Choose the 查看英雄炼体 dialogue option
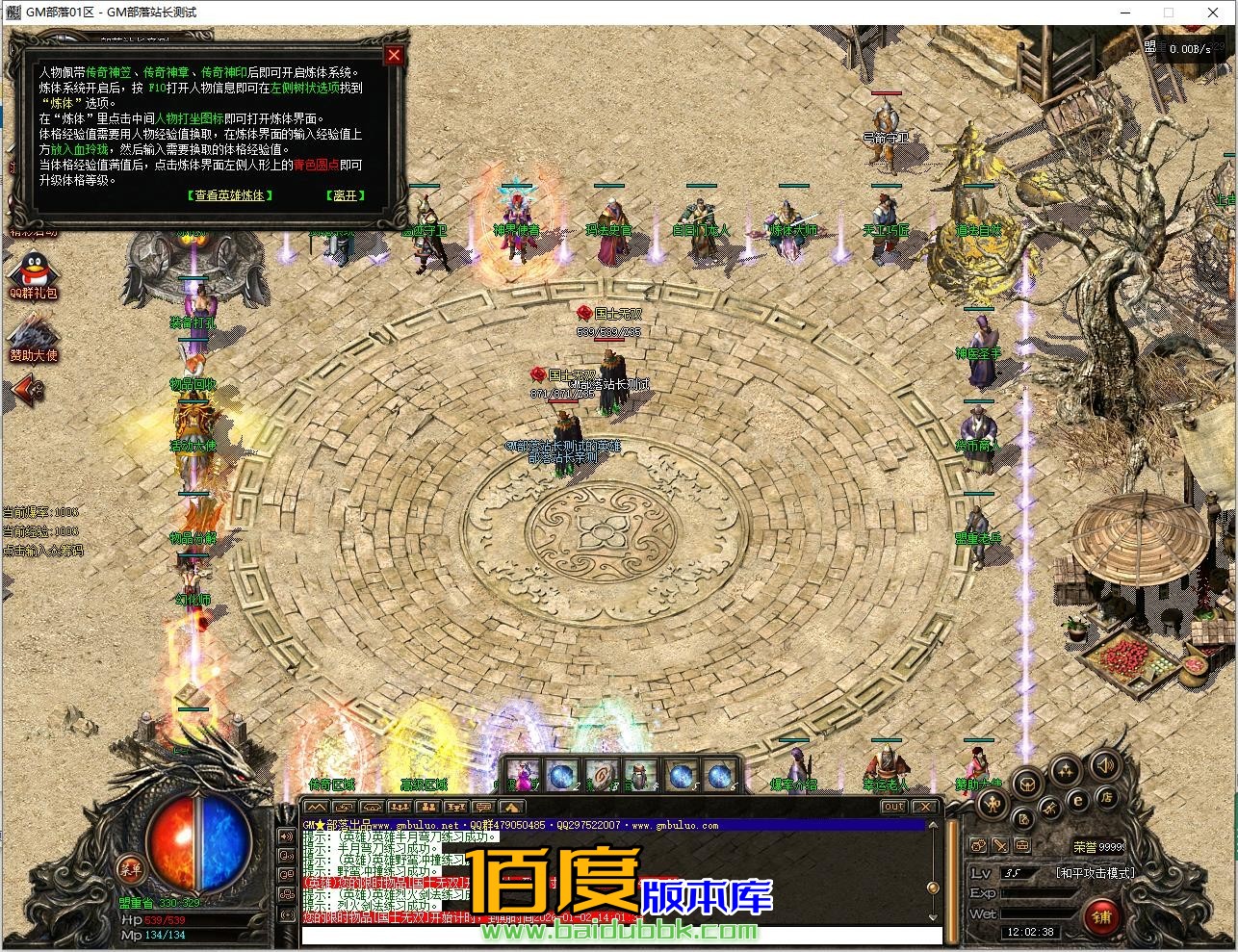The width and height of the screenshot is (1238, 952). click(x=229, y=195)
